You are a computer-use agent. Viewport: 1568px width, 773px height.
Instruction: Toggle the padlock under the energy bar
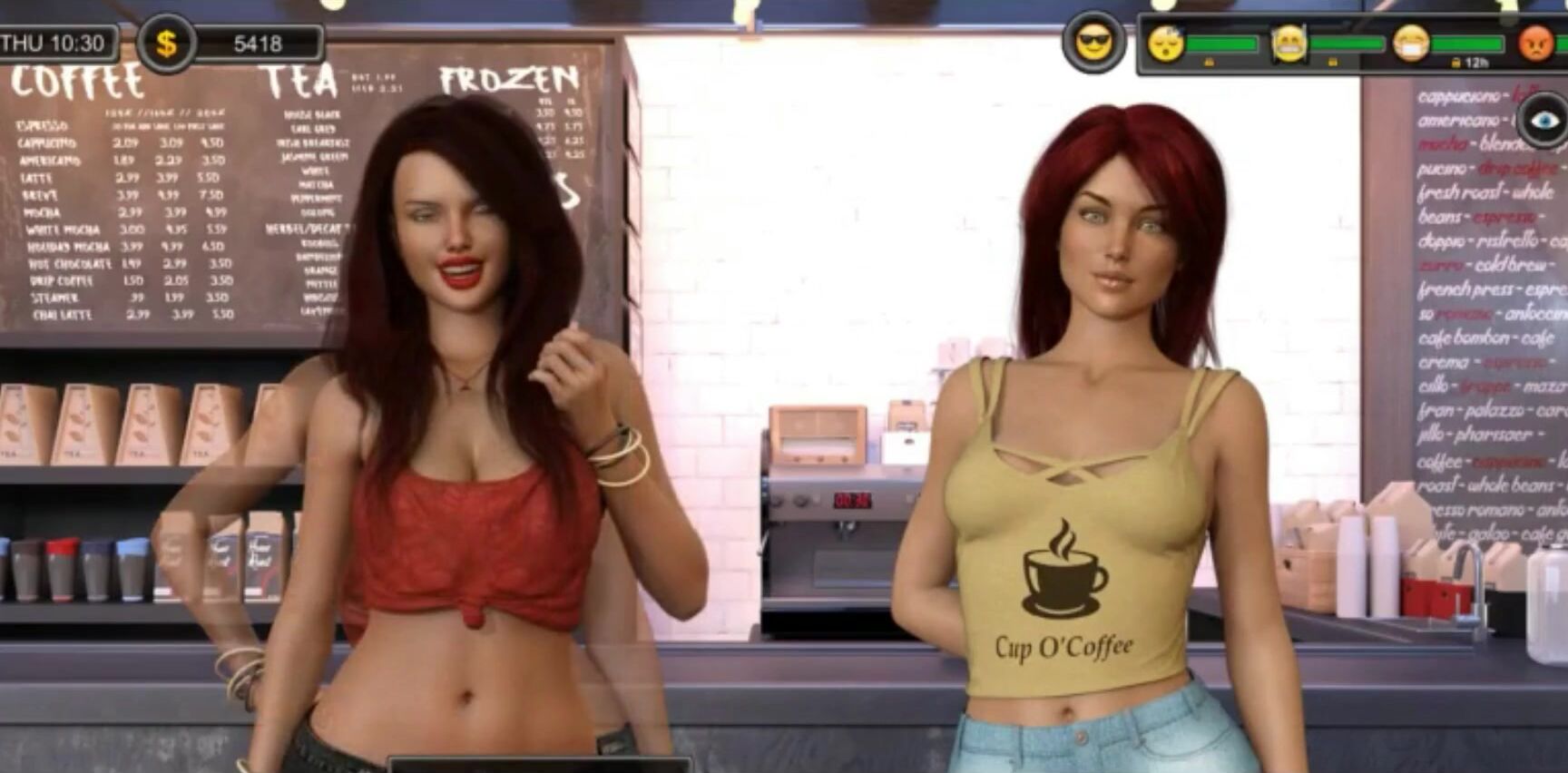pyautogui.click(x=1209, y=62)
